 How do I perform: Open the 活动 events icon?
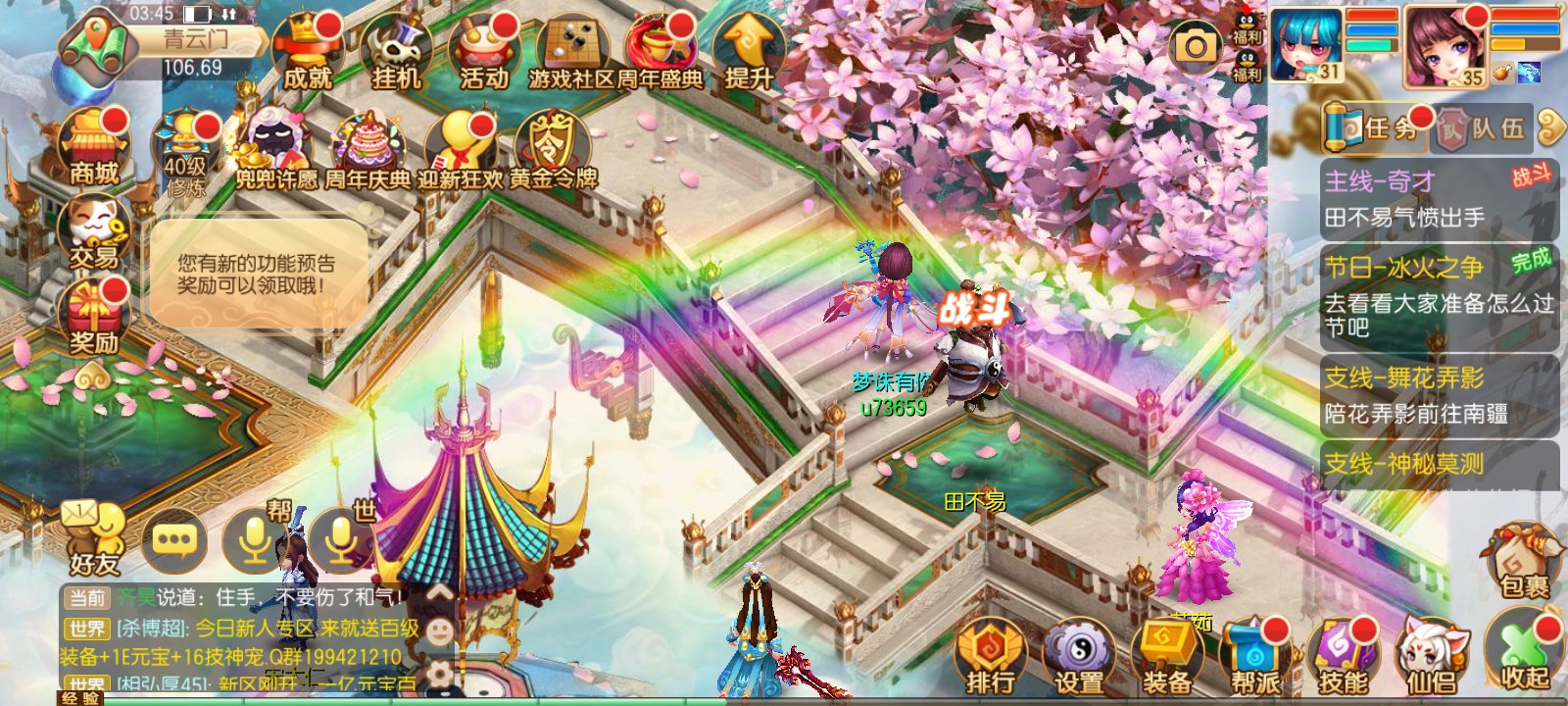tap(484, 52)
